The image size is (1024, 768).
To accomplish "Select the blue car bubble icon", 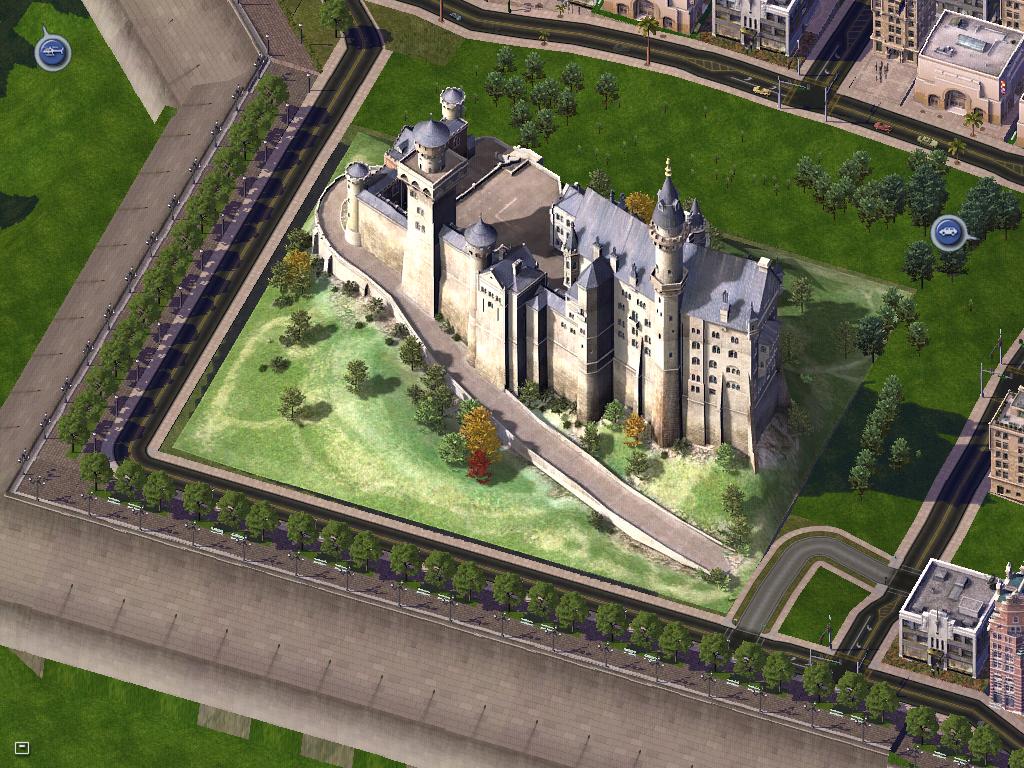I will pos(948,233).
